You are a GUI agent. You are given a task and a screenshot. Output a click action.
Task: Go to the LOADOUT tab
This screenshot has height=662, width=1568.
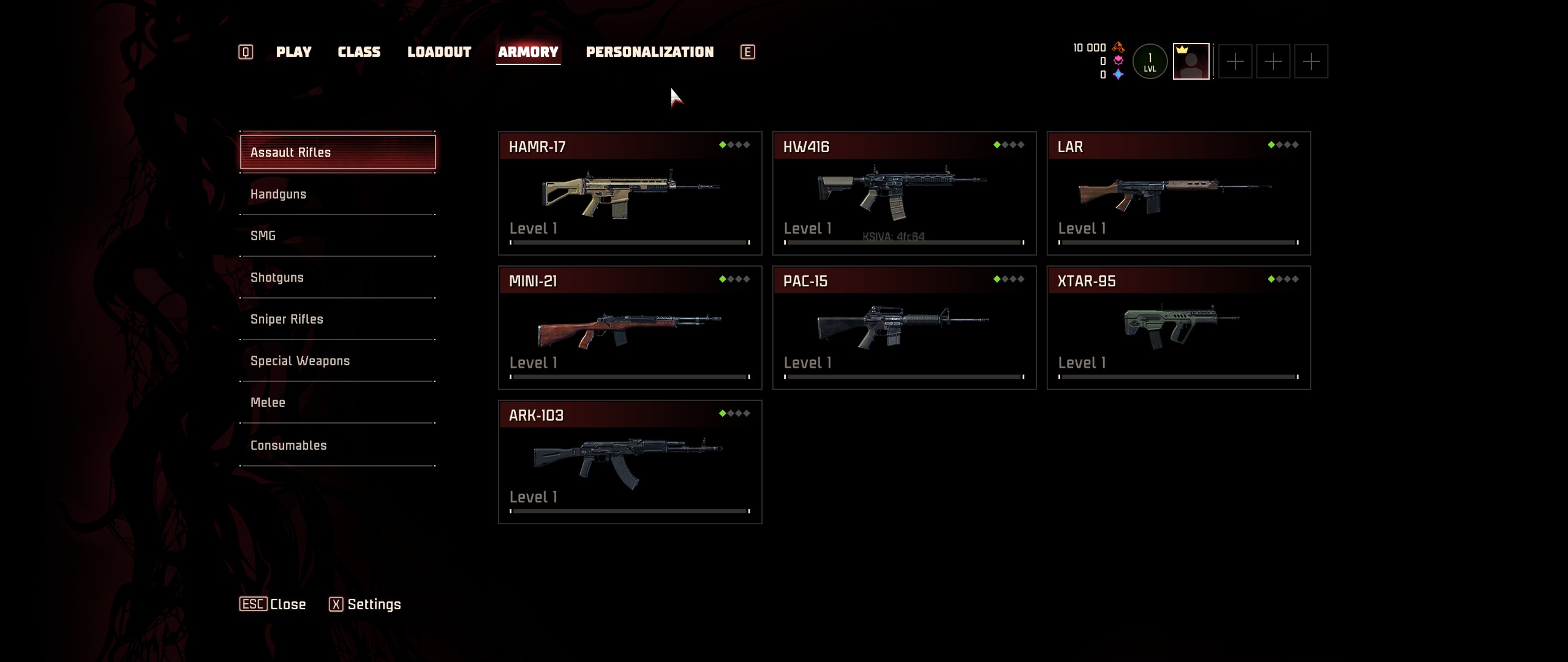[439, 52]
